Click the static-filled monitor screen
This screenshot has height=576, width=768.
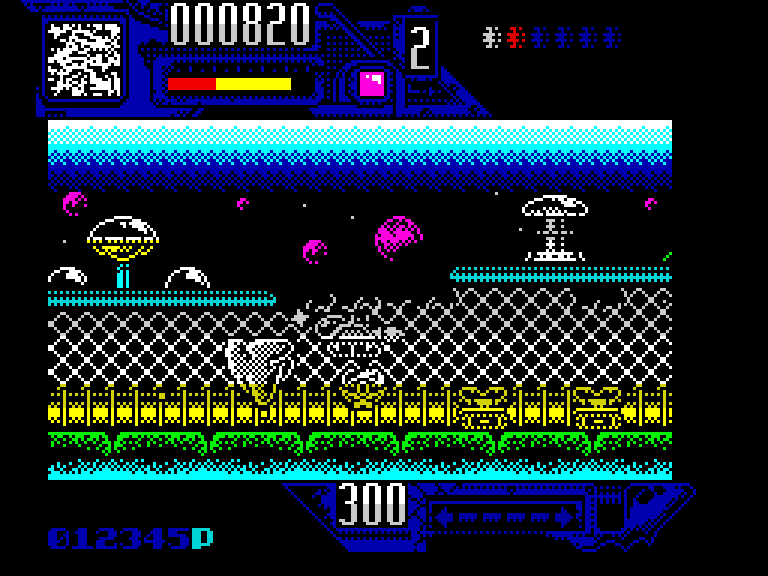point(84,60)
